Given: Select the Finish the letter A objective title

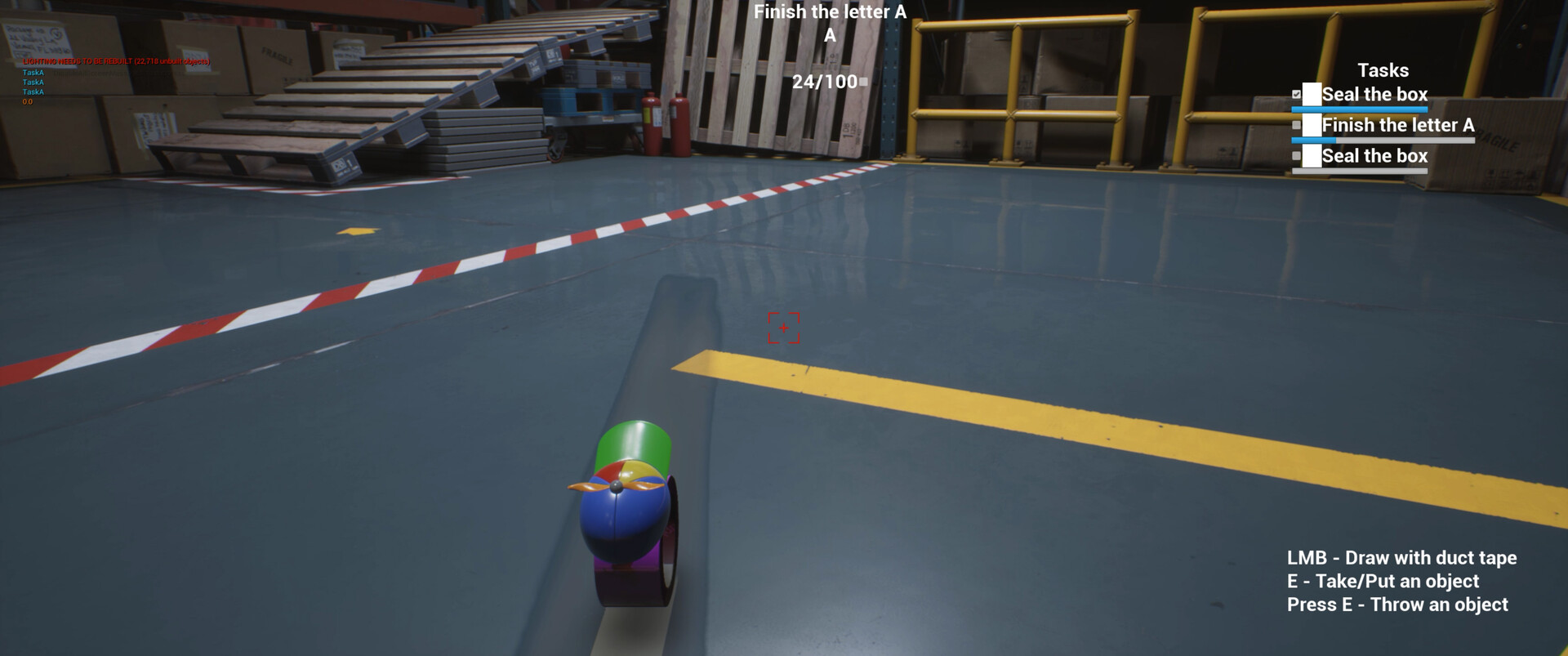Looking at the screenshot, I should [828, 11].
